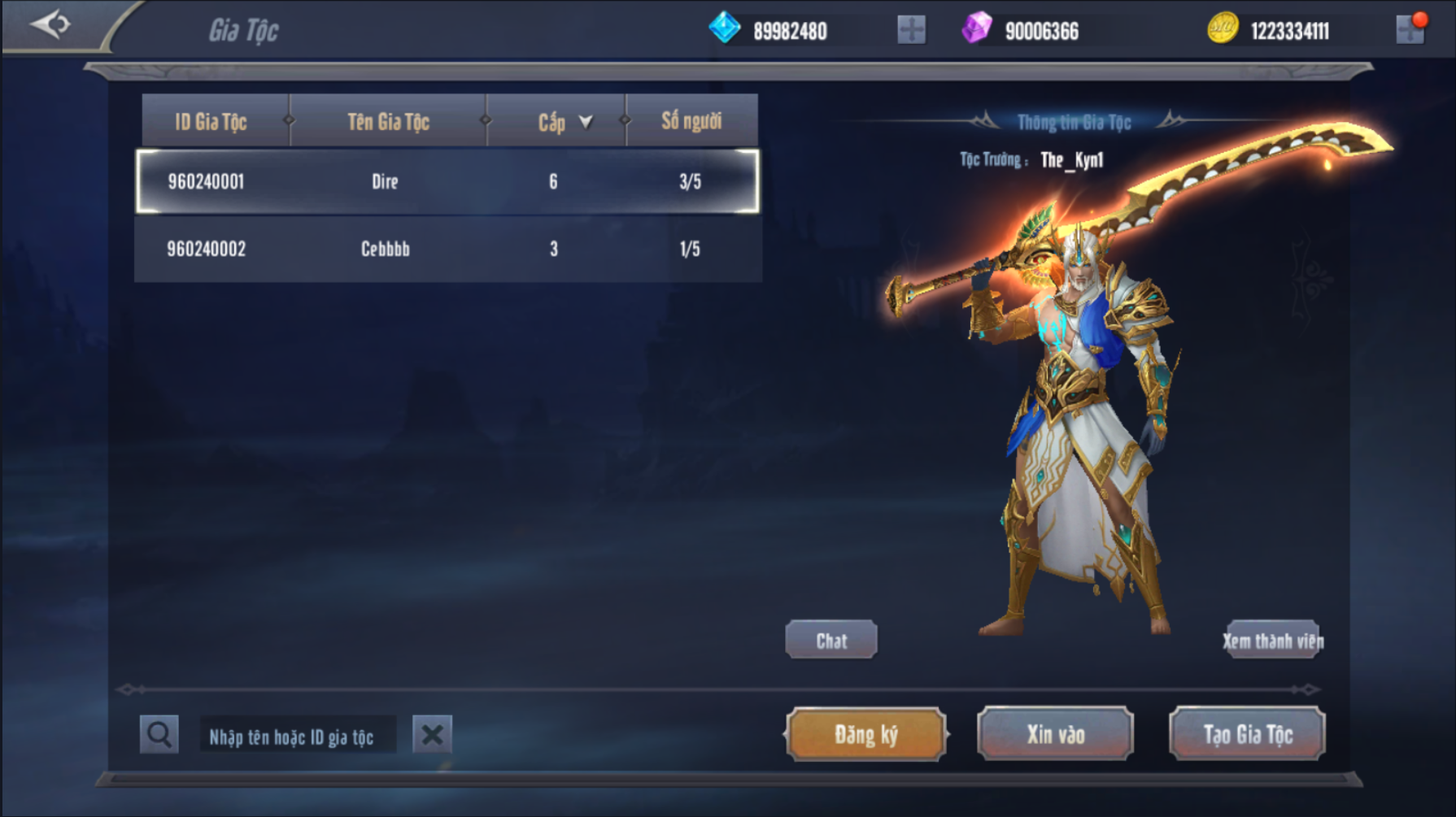
Task: Open Chat with the clan leader
Action: [831, 641]
